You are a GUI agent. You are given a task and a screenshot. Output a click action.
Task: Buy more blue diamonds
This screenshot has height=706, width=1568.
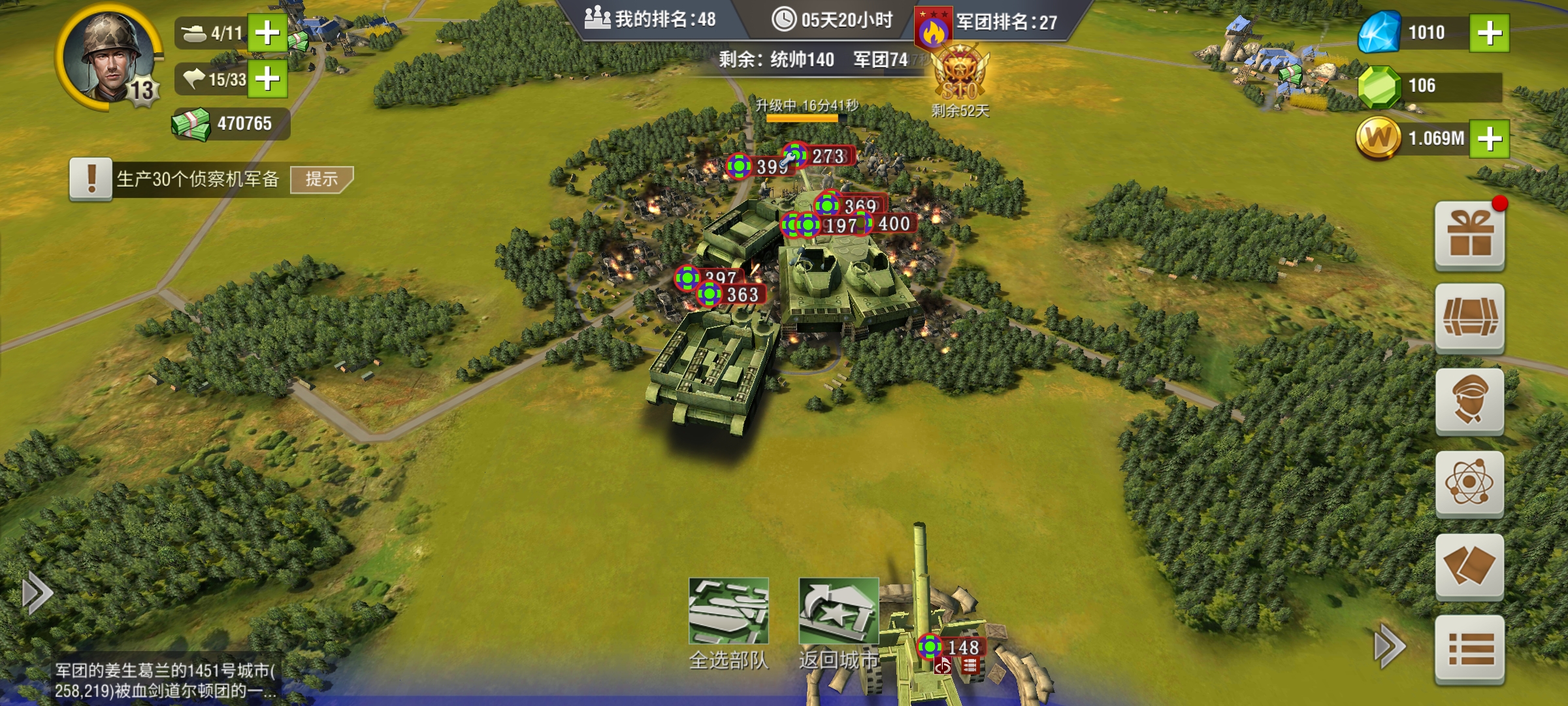click(x=1489, y=33)
